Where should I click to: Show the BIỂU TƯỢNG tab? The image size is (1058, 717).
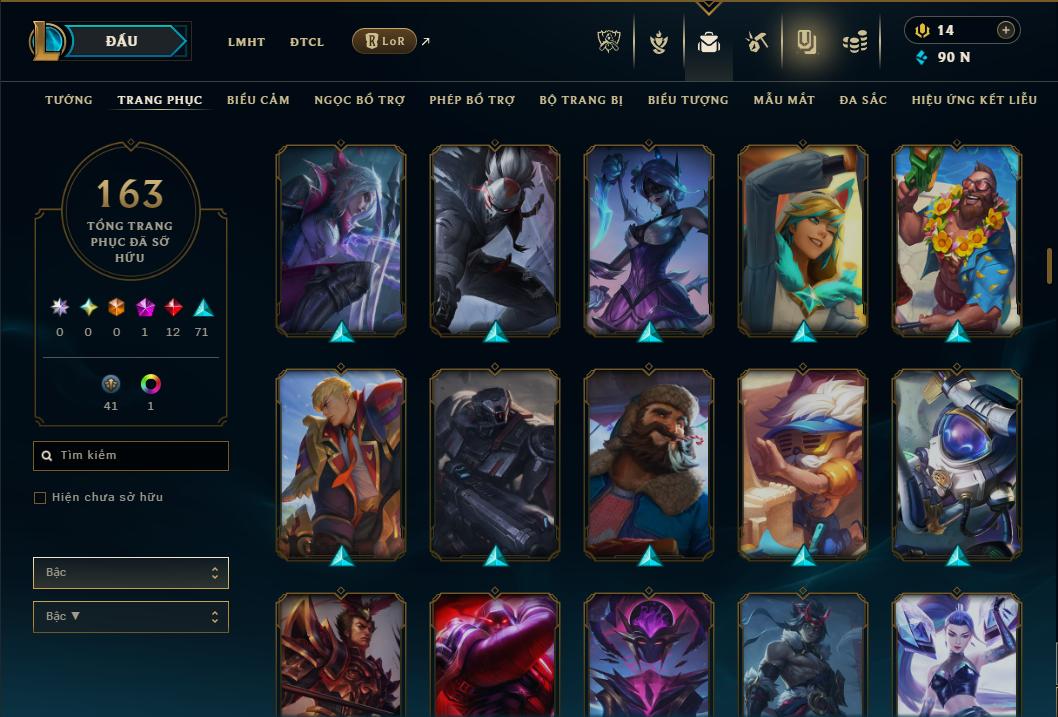click(x=688, y=100)
